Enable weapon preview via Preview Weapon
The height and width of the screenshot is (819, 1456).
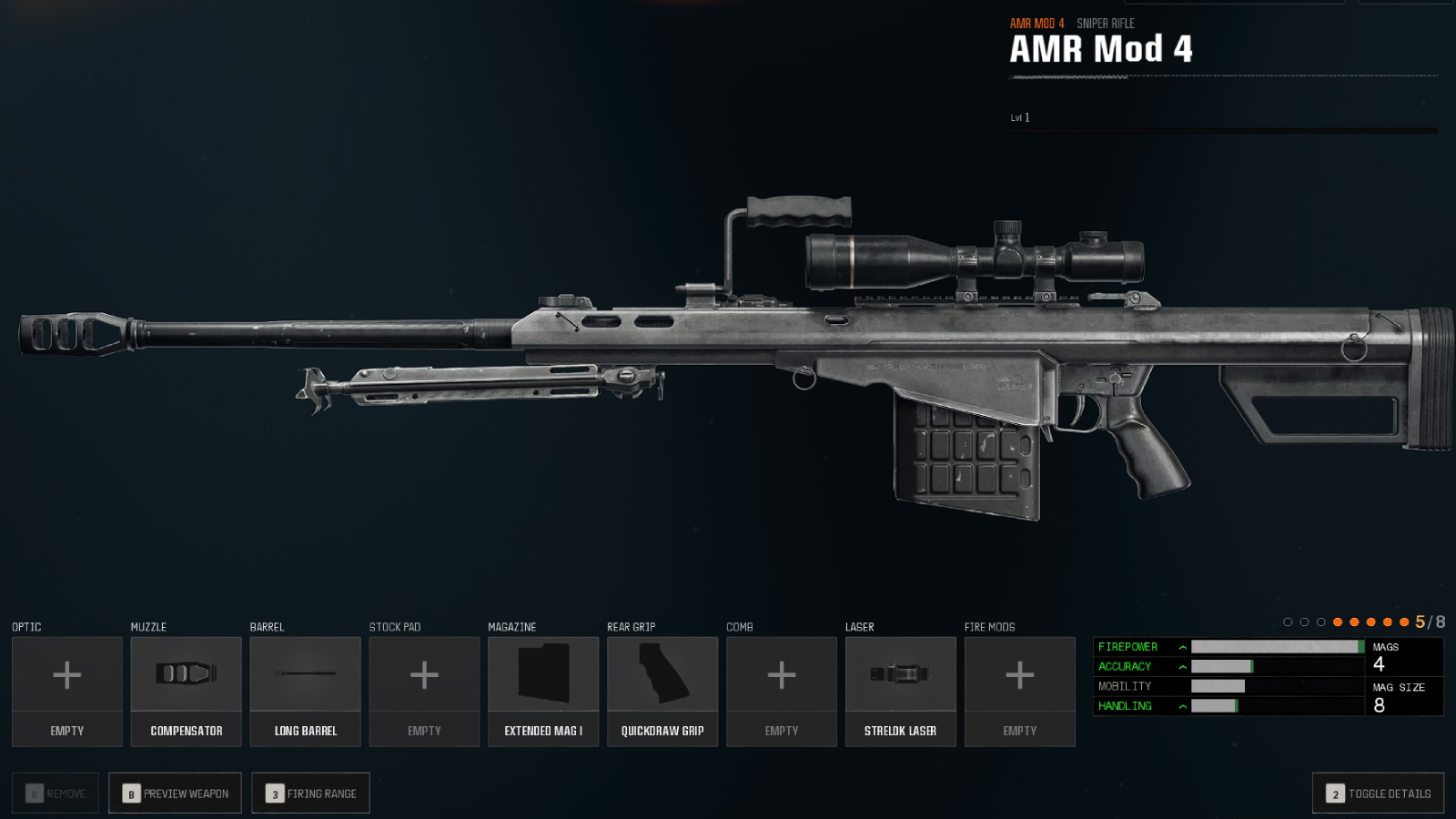174,793
